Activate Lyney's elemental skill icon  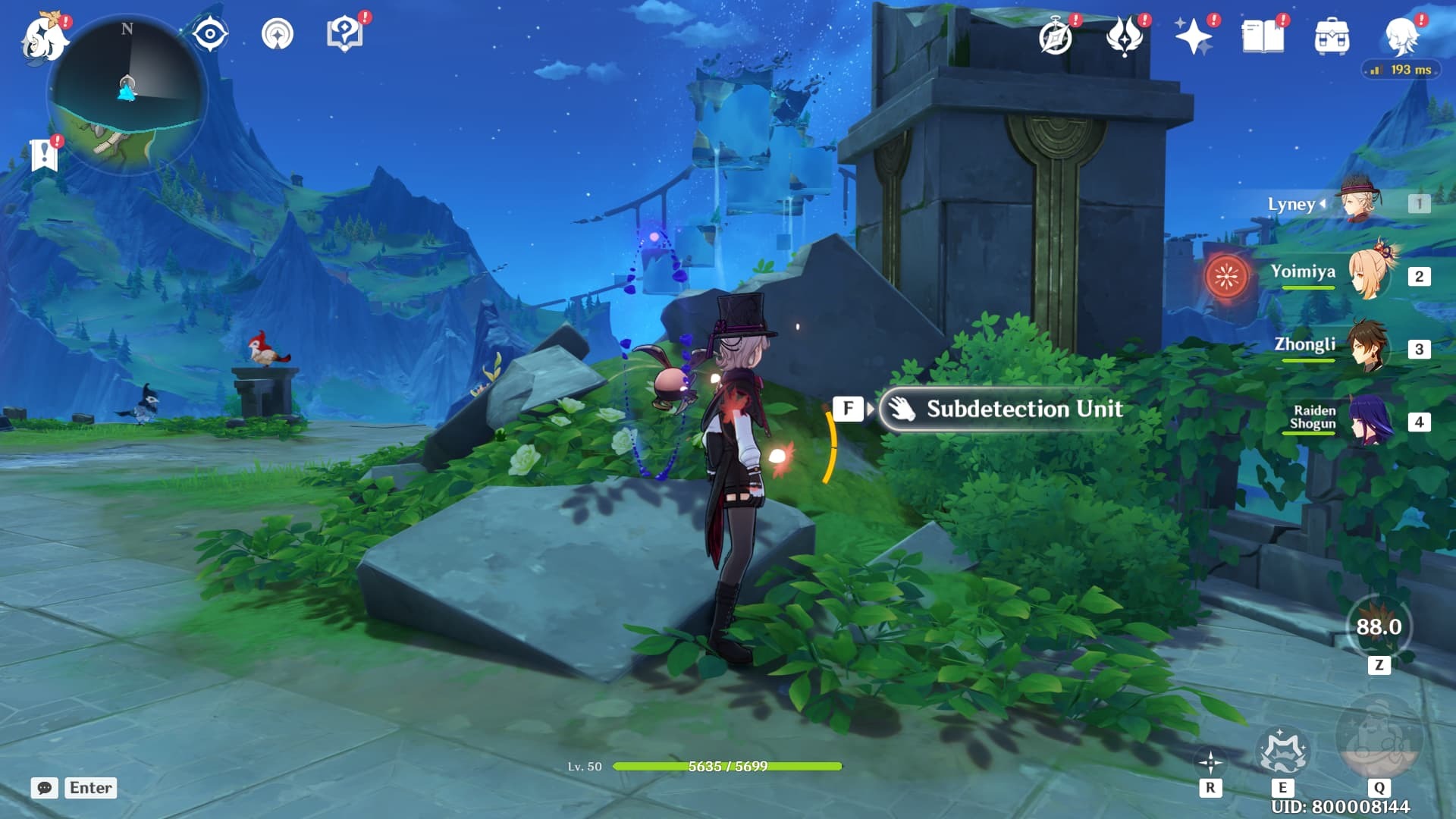click(x=1282, y=751)
